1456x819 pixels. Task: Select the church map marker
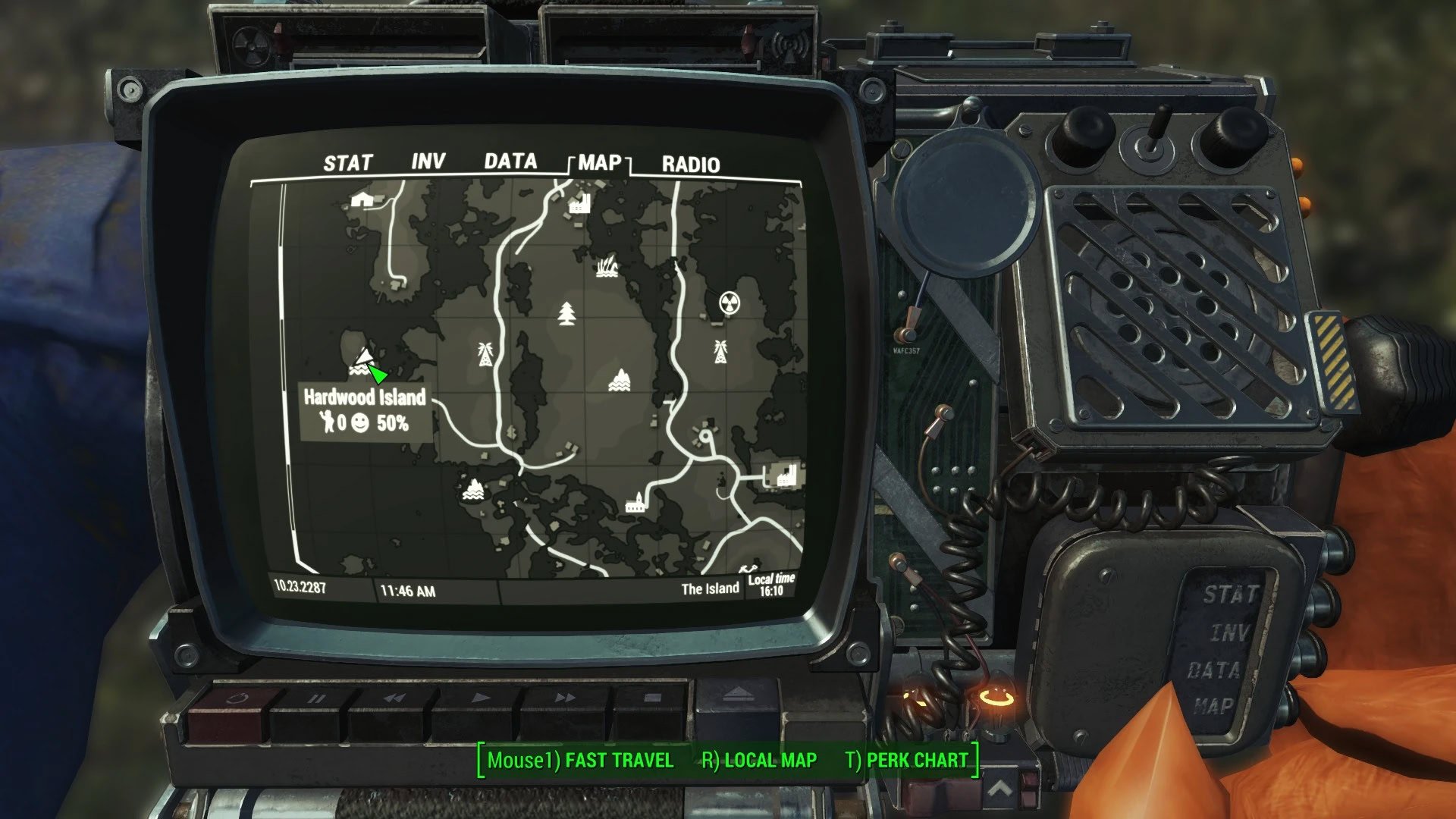635,502
